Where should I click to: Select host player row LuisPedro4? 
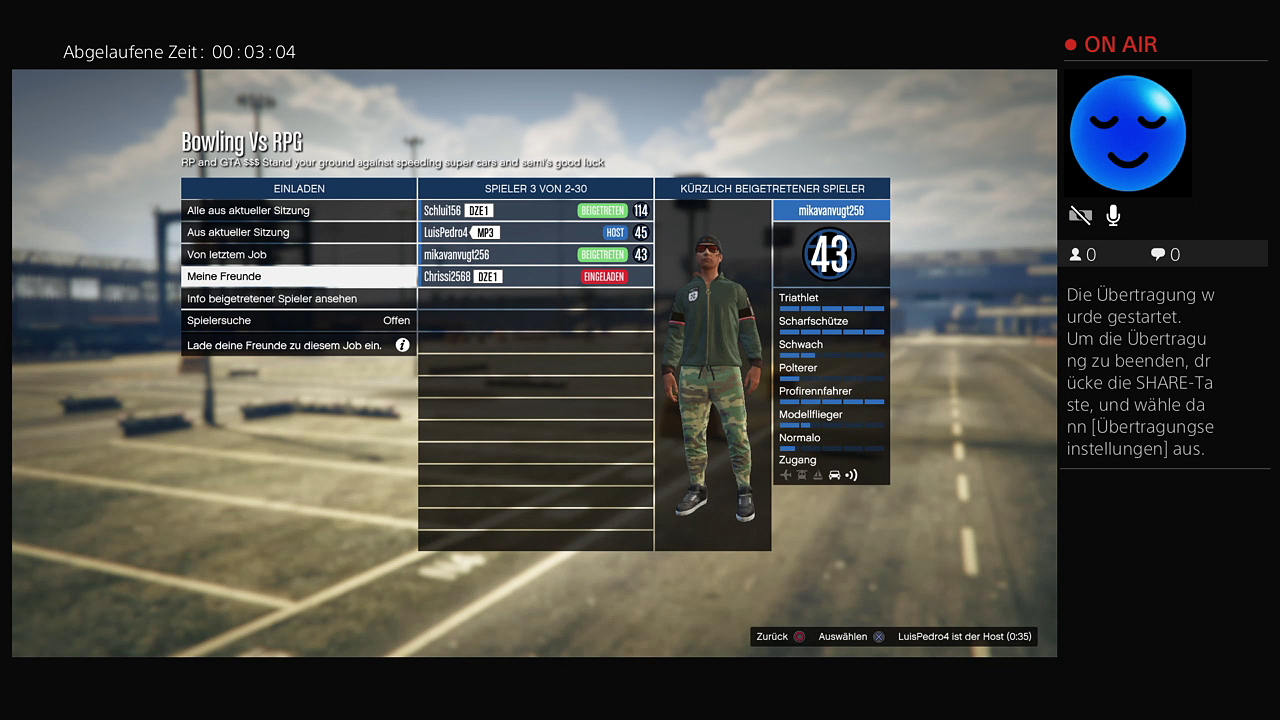pyautogui.click(x=535, y=233)
